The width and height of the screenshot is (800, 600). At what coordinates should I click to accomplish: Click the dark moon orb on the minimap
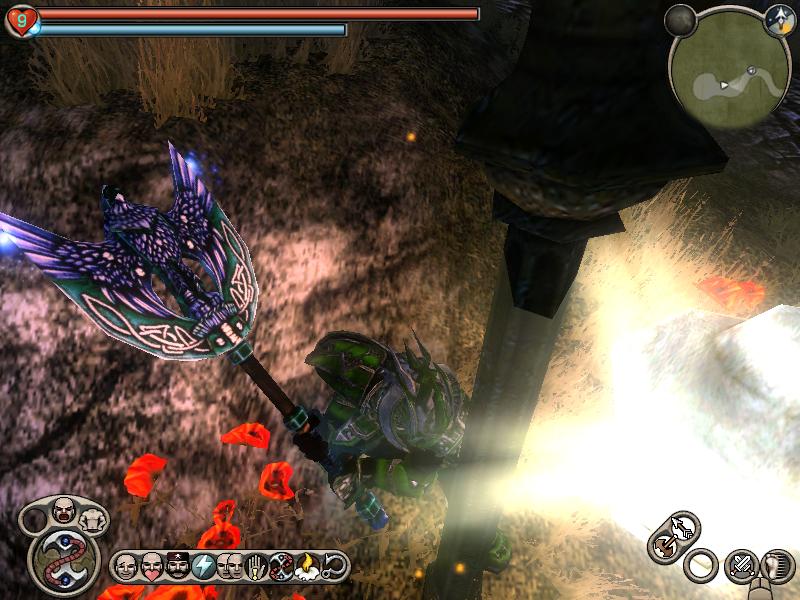680,19
